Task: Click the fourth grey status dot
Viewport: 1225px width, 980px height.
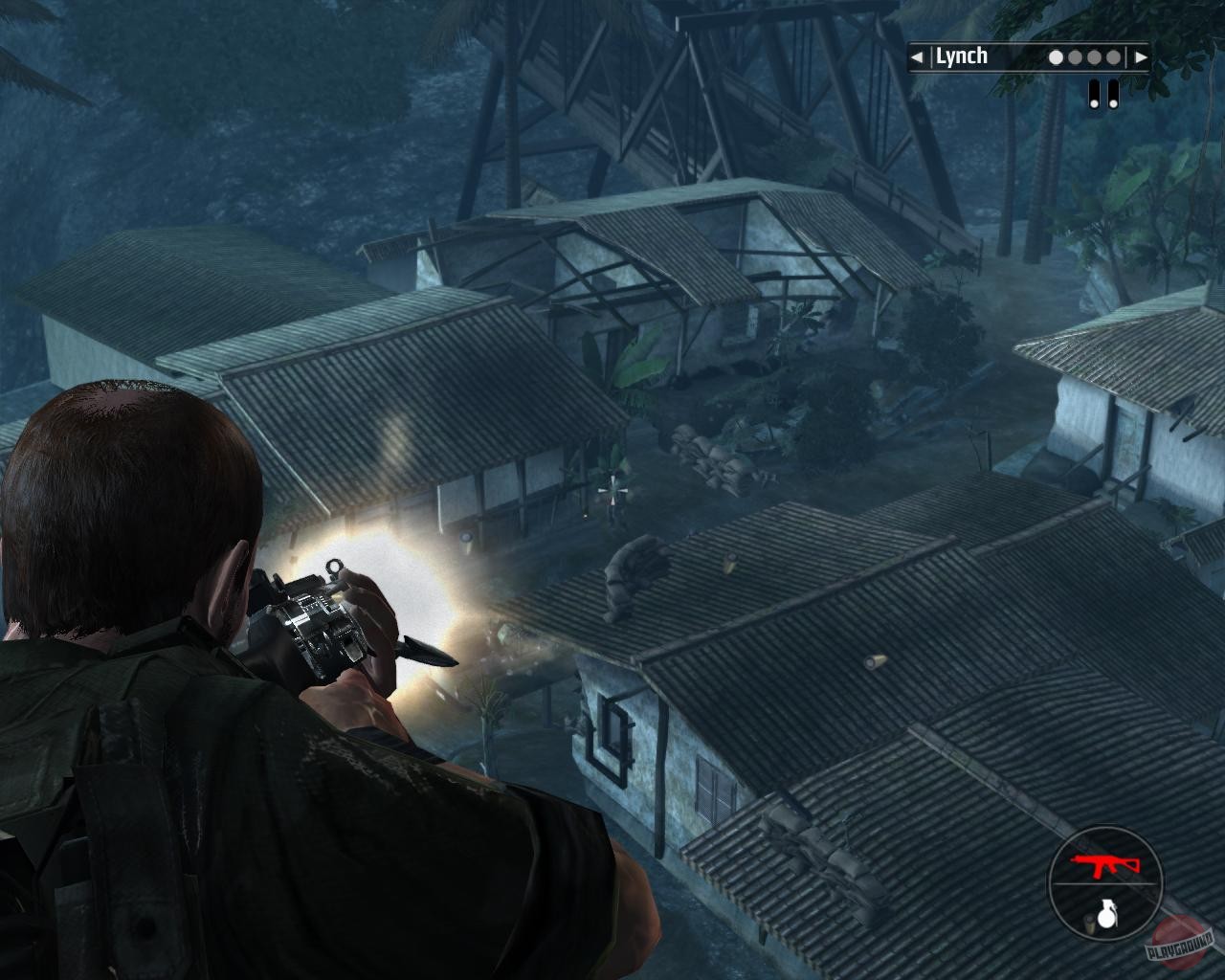Action: click(x=1112, y=56)
